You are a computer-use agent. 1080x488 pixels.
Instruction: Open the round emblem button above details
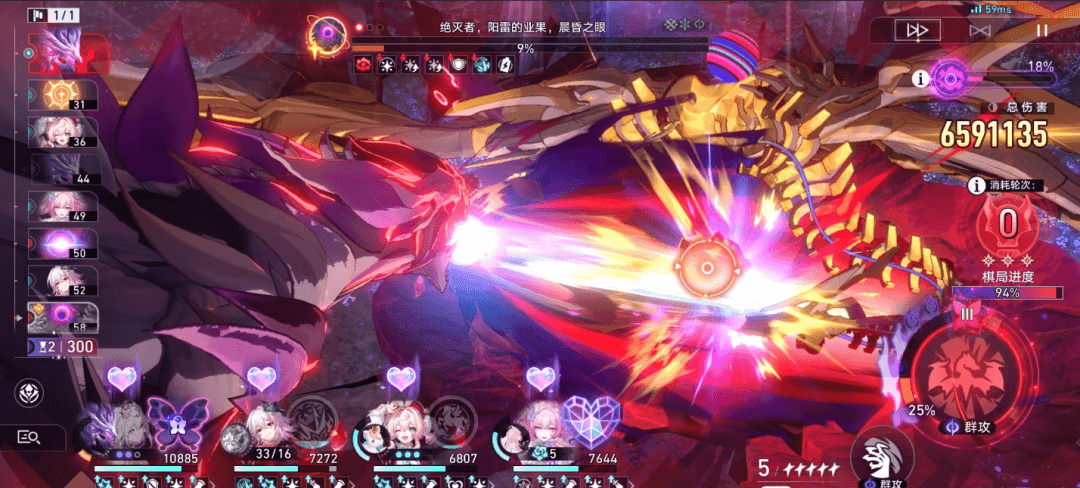pyautogui.click(x=28, y=394)
